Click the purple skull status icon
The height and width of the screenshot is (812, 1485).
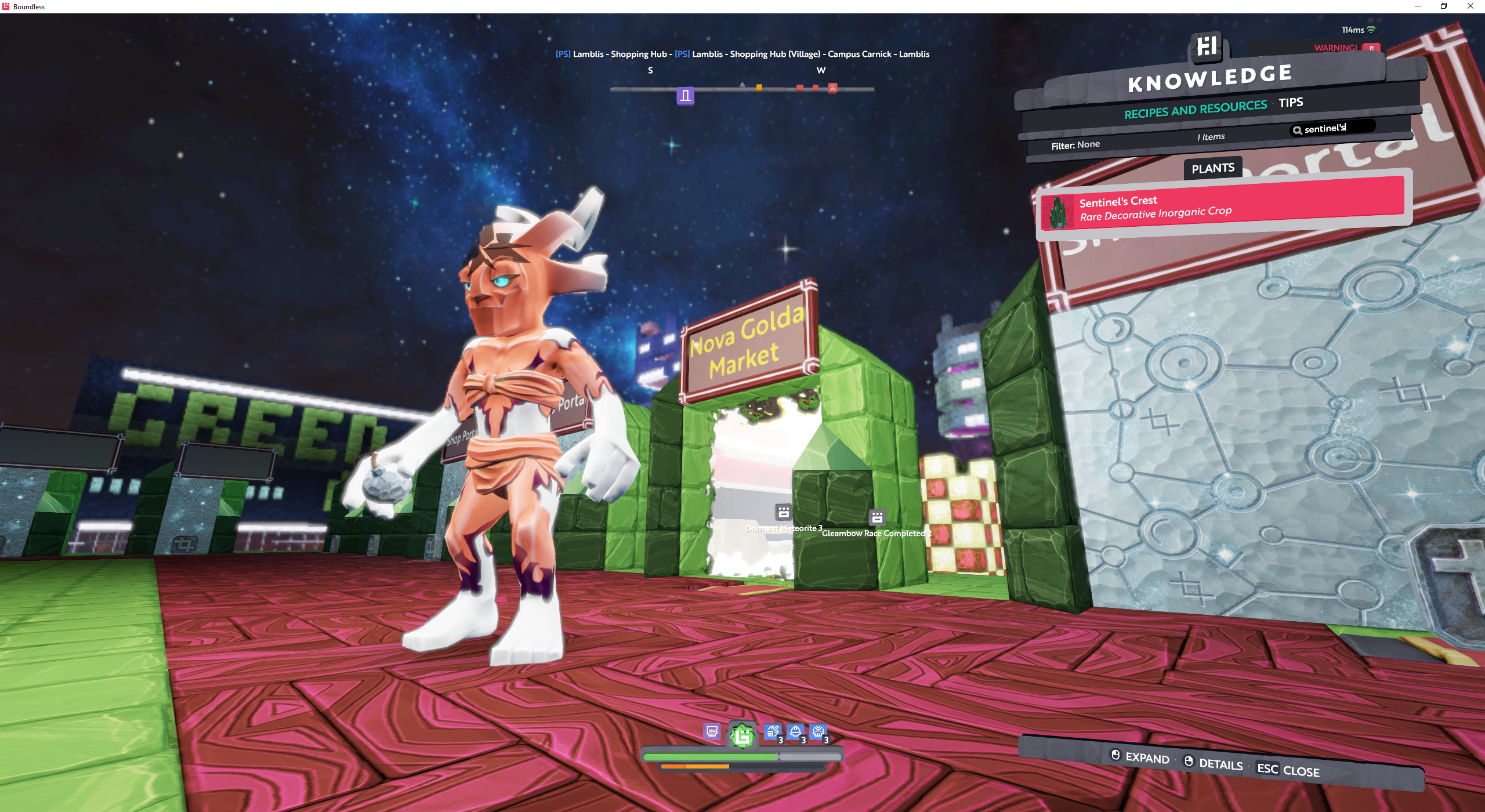(x=712, y=731)
